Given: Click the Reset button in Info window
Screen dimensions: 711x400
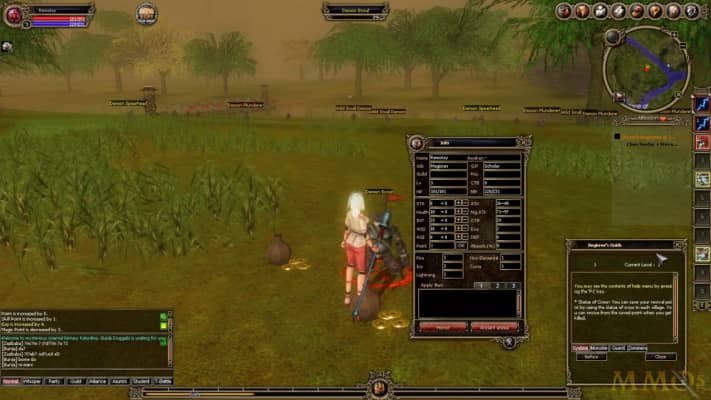Looking at the screenshot, I should [x=441, y=326].
